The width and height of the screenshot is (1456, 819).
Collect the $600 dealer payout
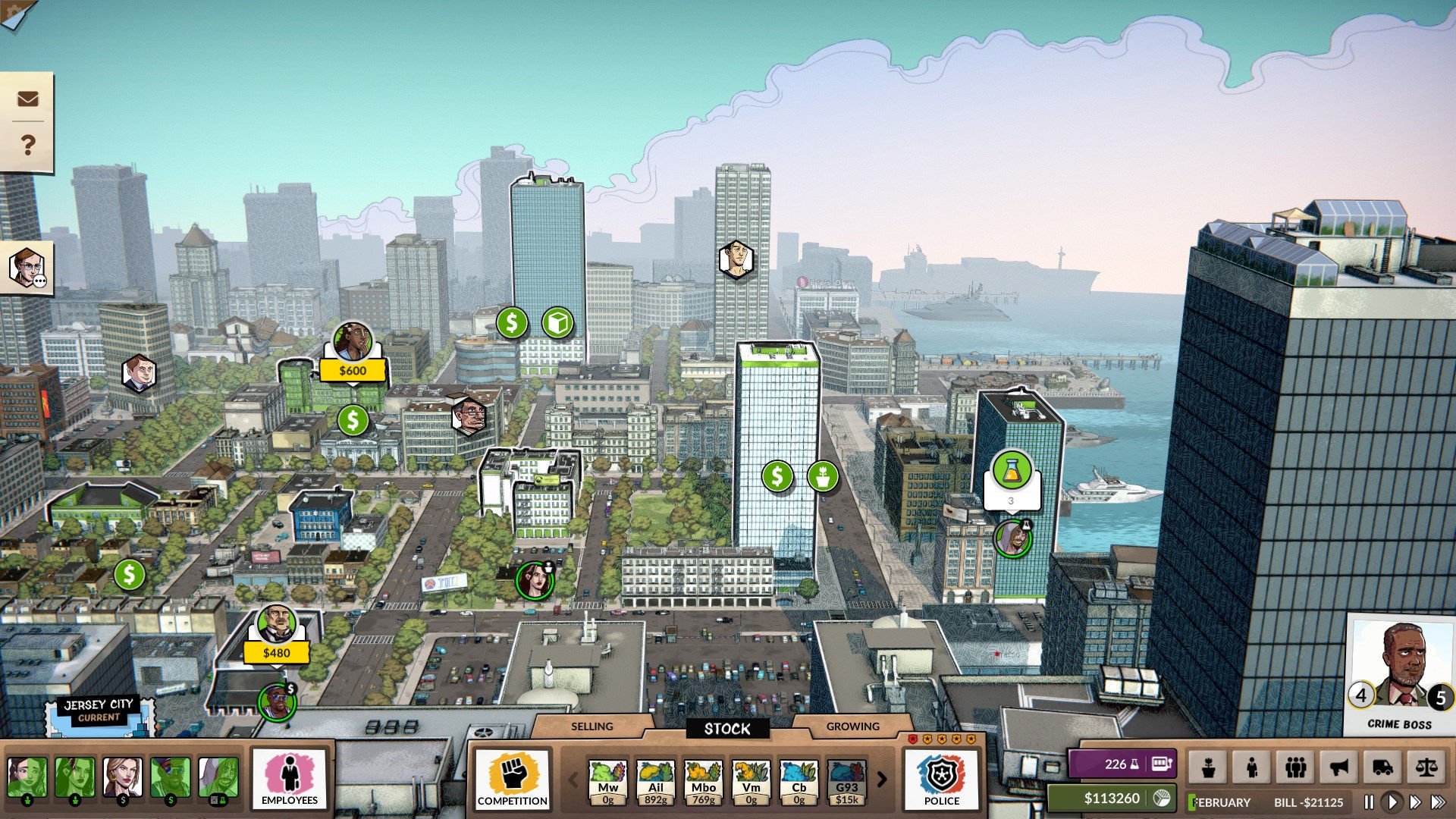click(x=353, y=371)
